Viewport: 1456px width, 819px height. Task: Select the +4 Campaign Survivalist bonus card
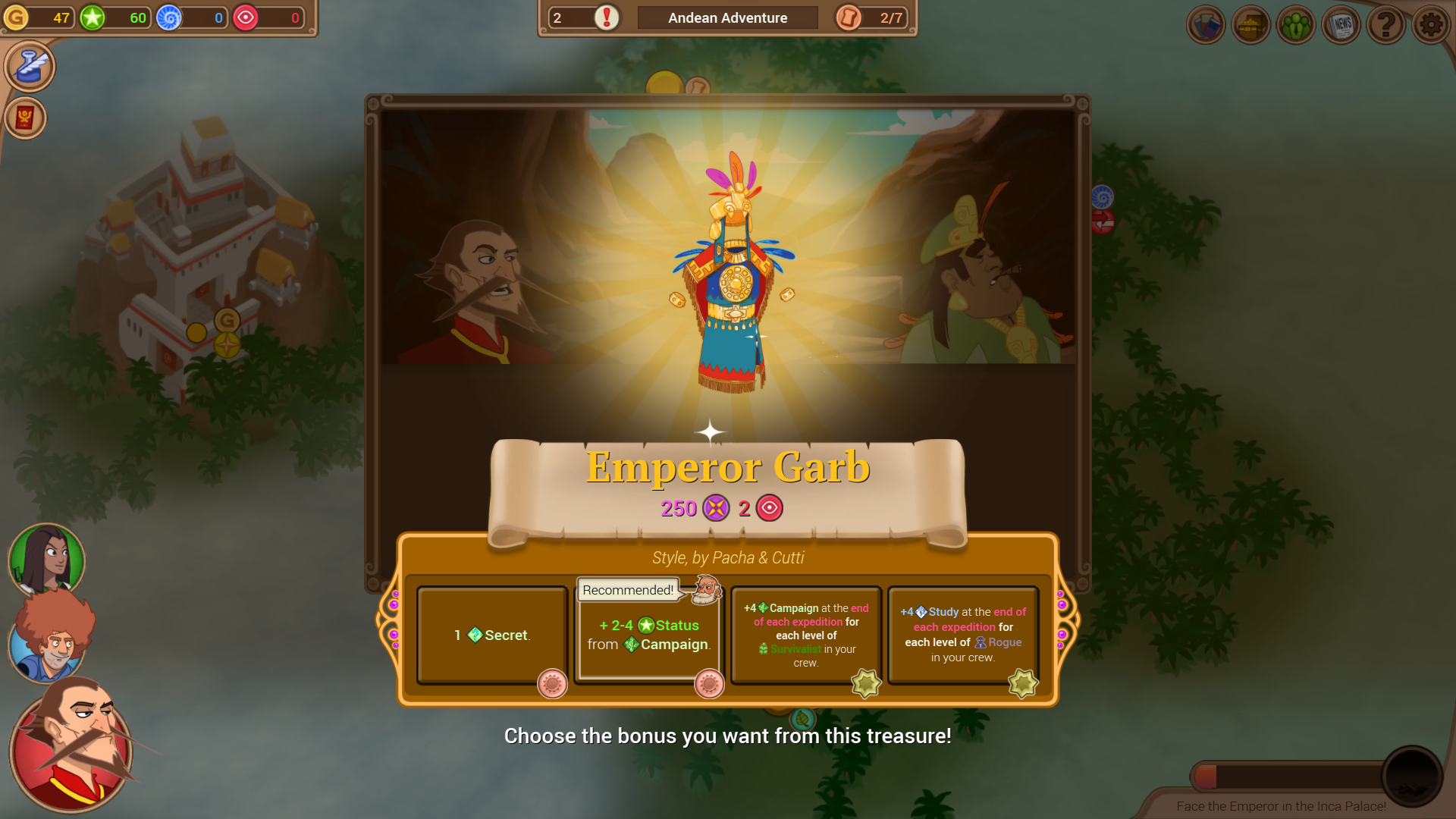point(805,635)
